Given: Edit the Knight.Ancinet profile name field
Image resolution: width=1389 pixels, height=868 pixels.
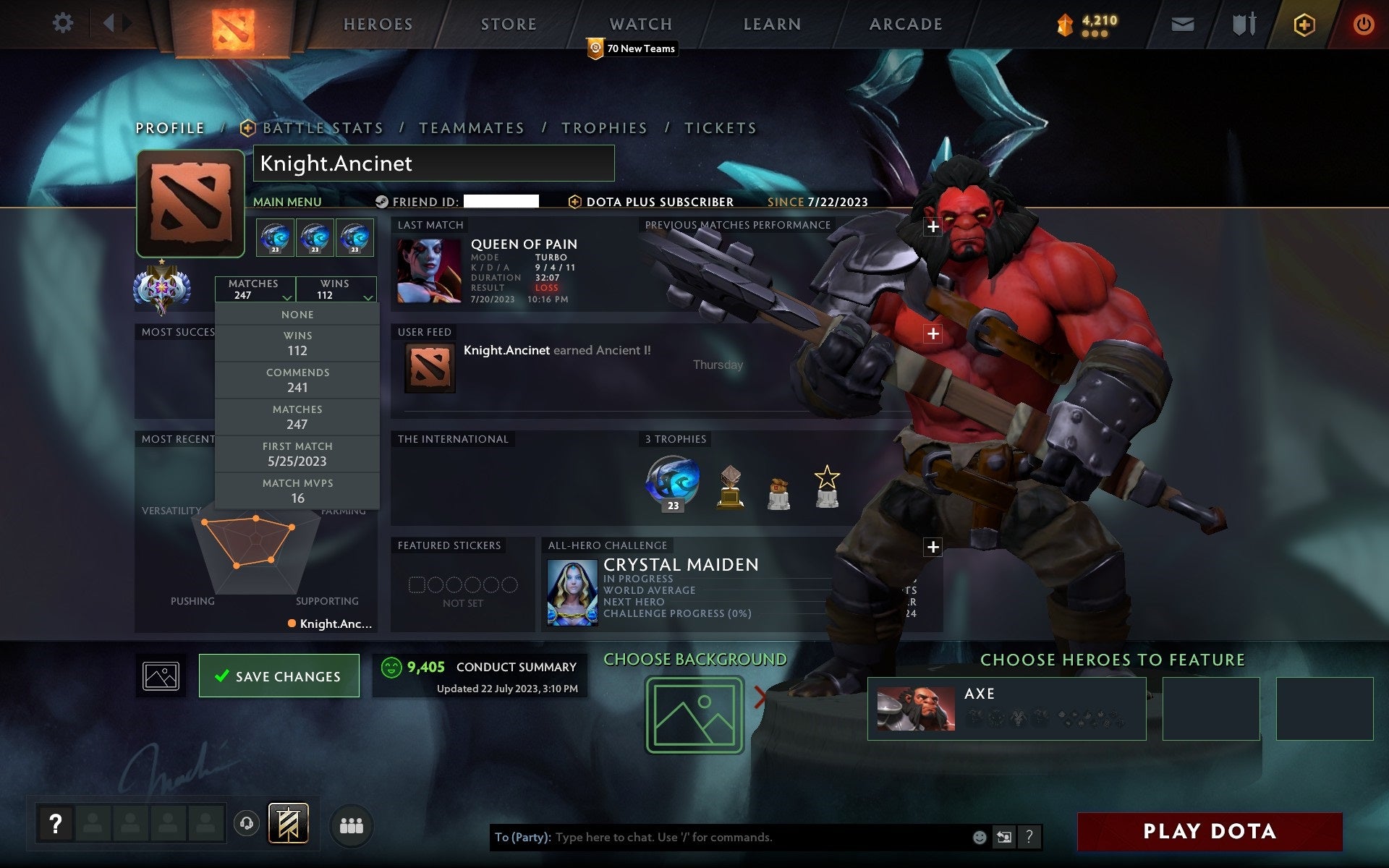Looking at the screenshot, I should (433, 163).
